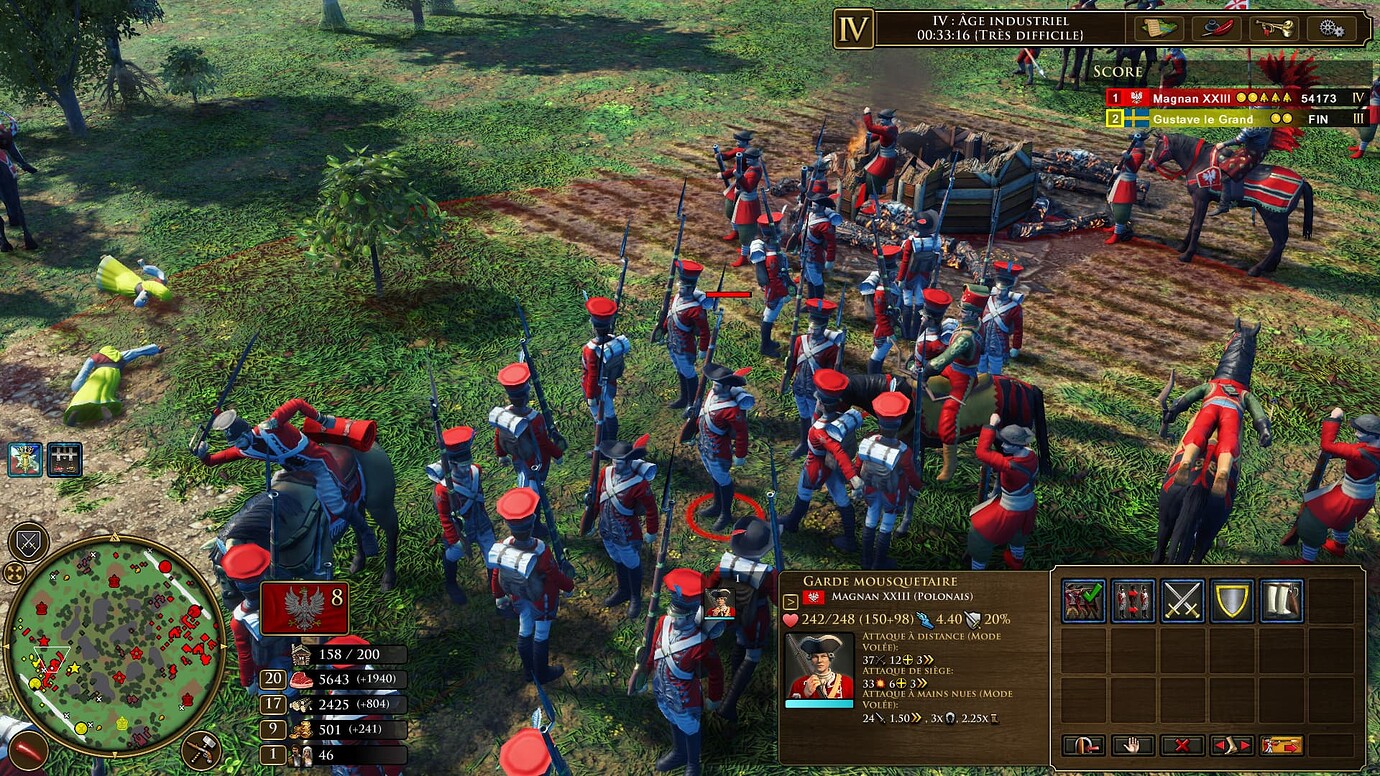Viewport: 1380px width, 776px height.
Task: Click the shield defend stance command
Action: pyautogui.click(x=1232, y=599)
